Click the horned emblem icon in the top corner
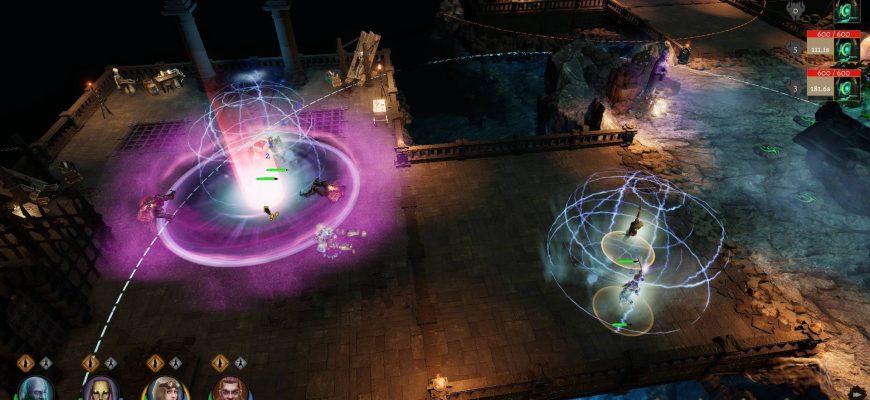Screen dimensions: 870x400 coord(796,10)
